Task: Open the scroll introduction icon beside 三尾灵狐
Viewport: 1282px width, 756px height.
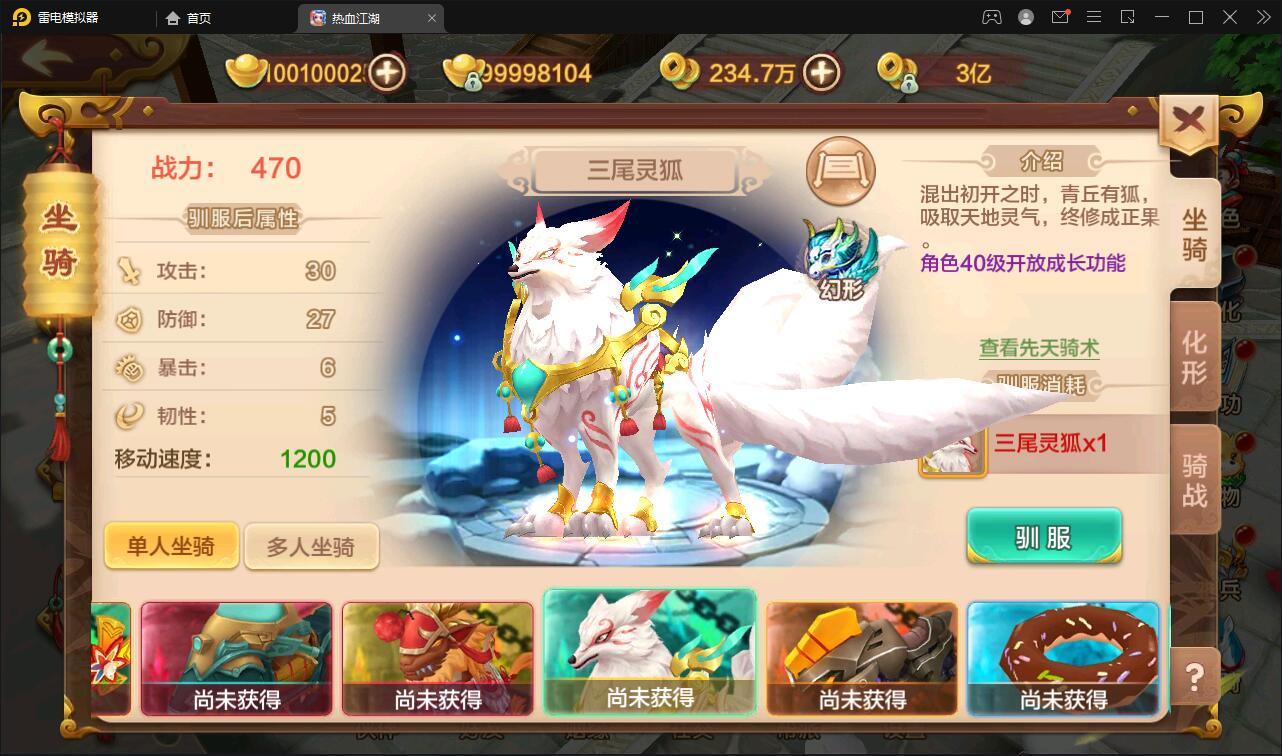Action: 840,171
